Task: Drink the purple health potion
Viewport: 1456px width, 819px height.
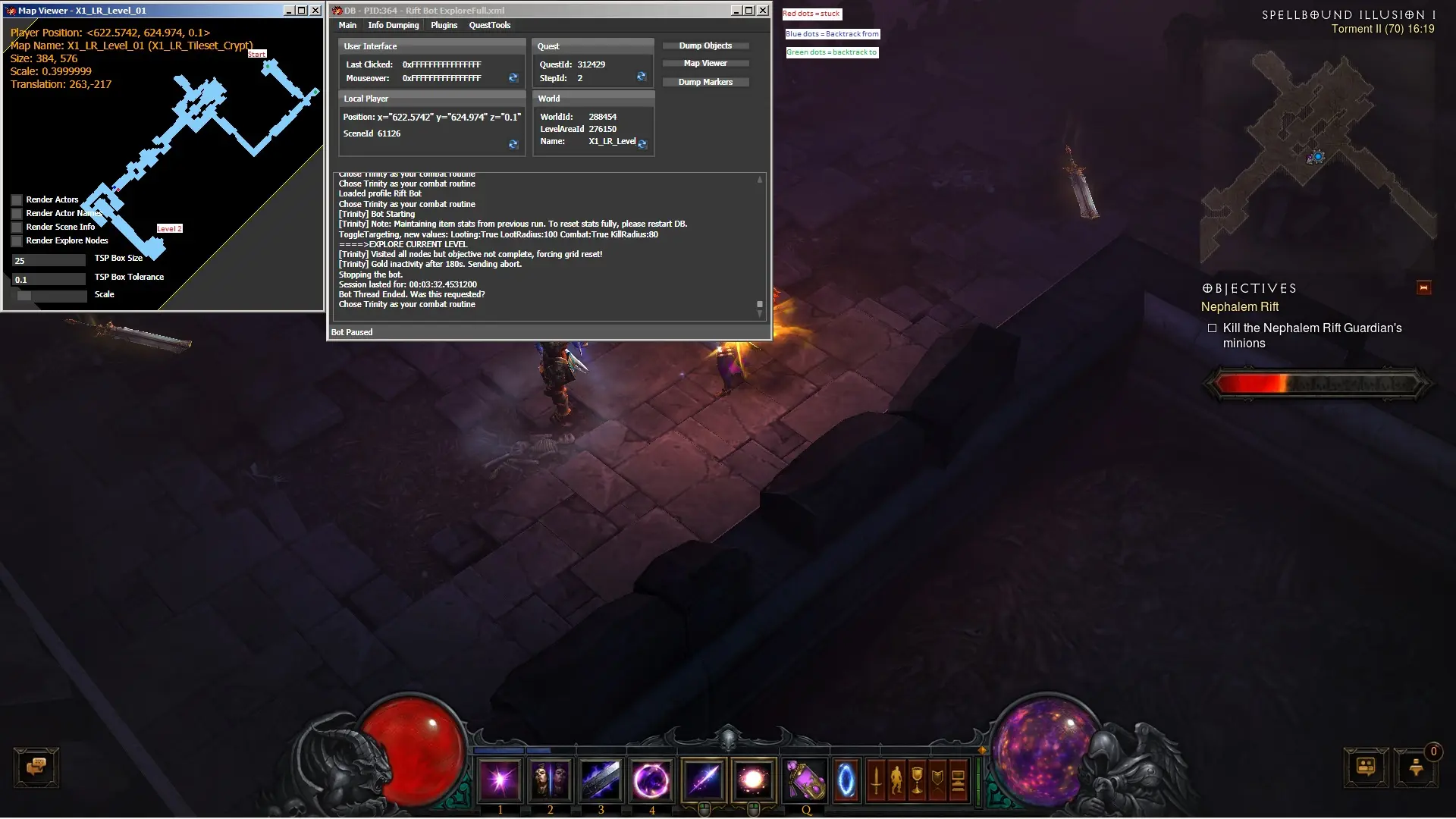Action: click(805, 780)
